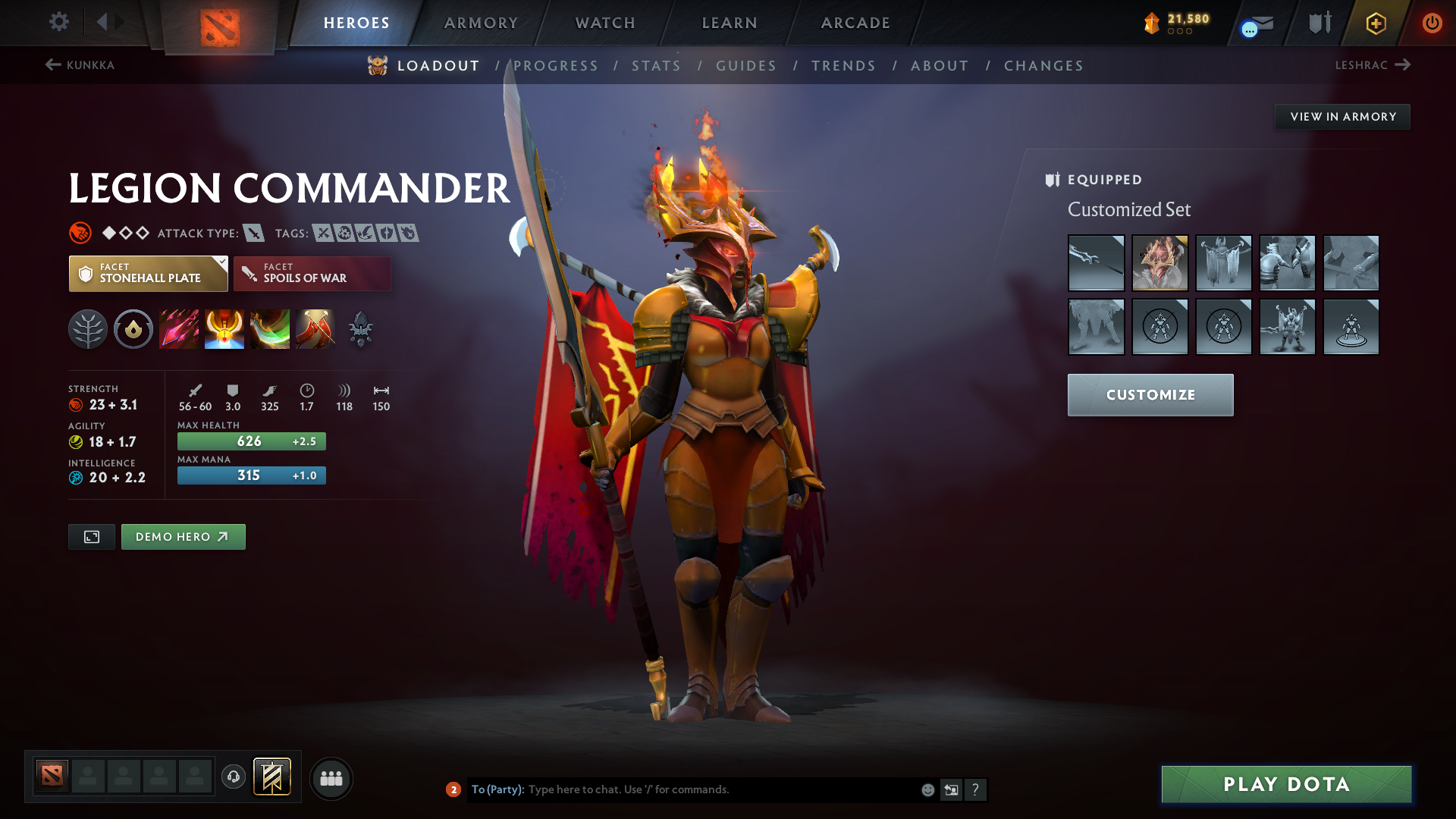1456x819 pixels.
Task: Toggle the melee attack type filter icon
Action: (x=253, y=233)
